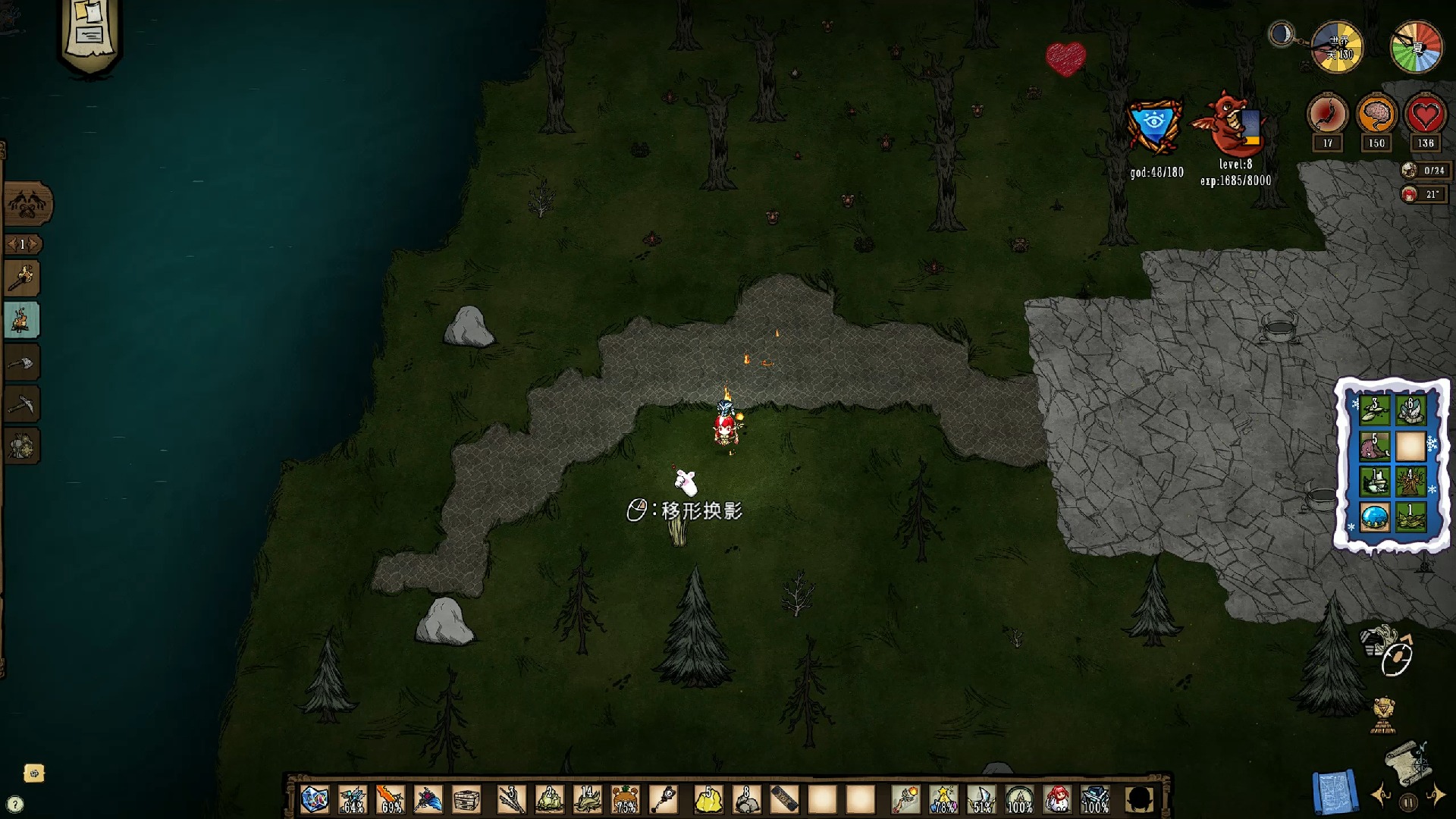
Task: Open the crafting menu hands tab
Action: (27, 203)
